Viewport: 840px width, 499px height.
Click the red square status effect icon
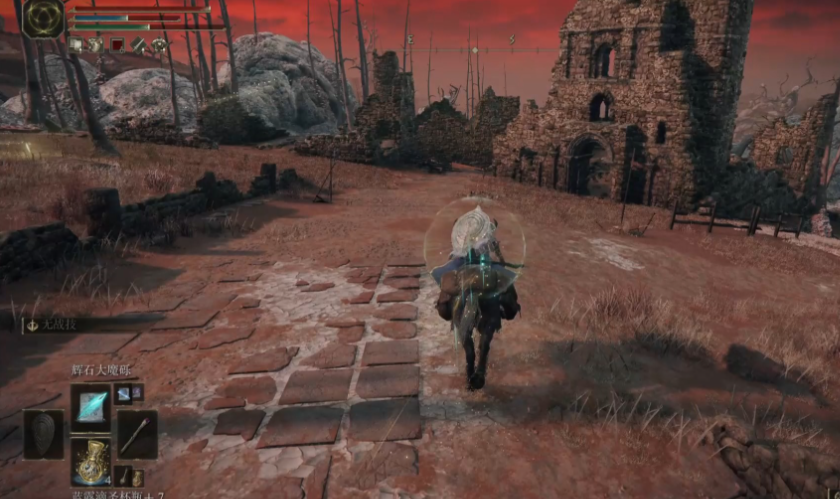117,45
